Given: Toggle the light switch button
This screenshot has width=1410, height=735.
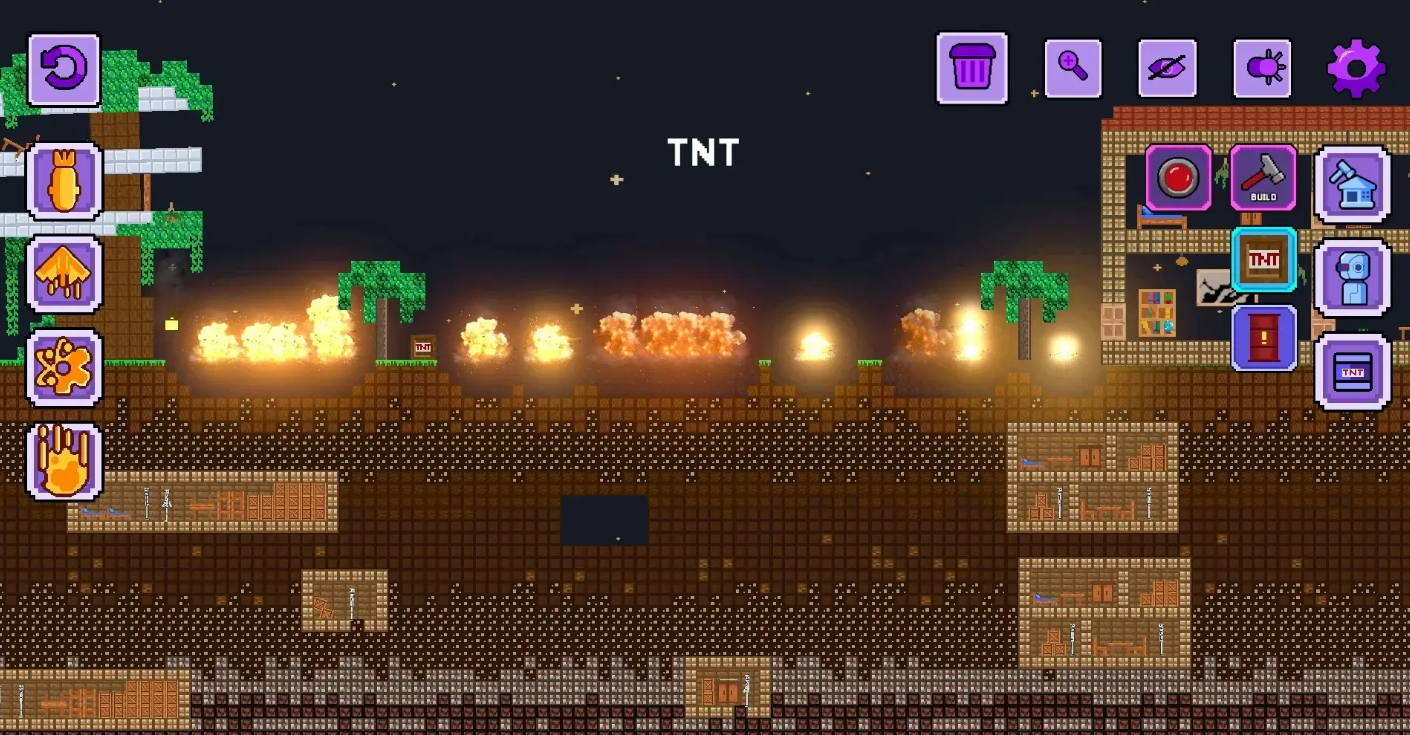Looking at the screenshot, I should tap(1262, 68).
